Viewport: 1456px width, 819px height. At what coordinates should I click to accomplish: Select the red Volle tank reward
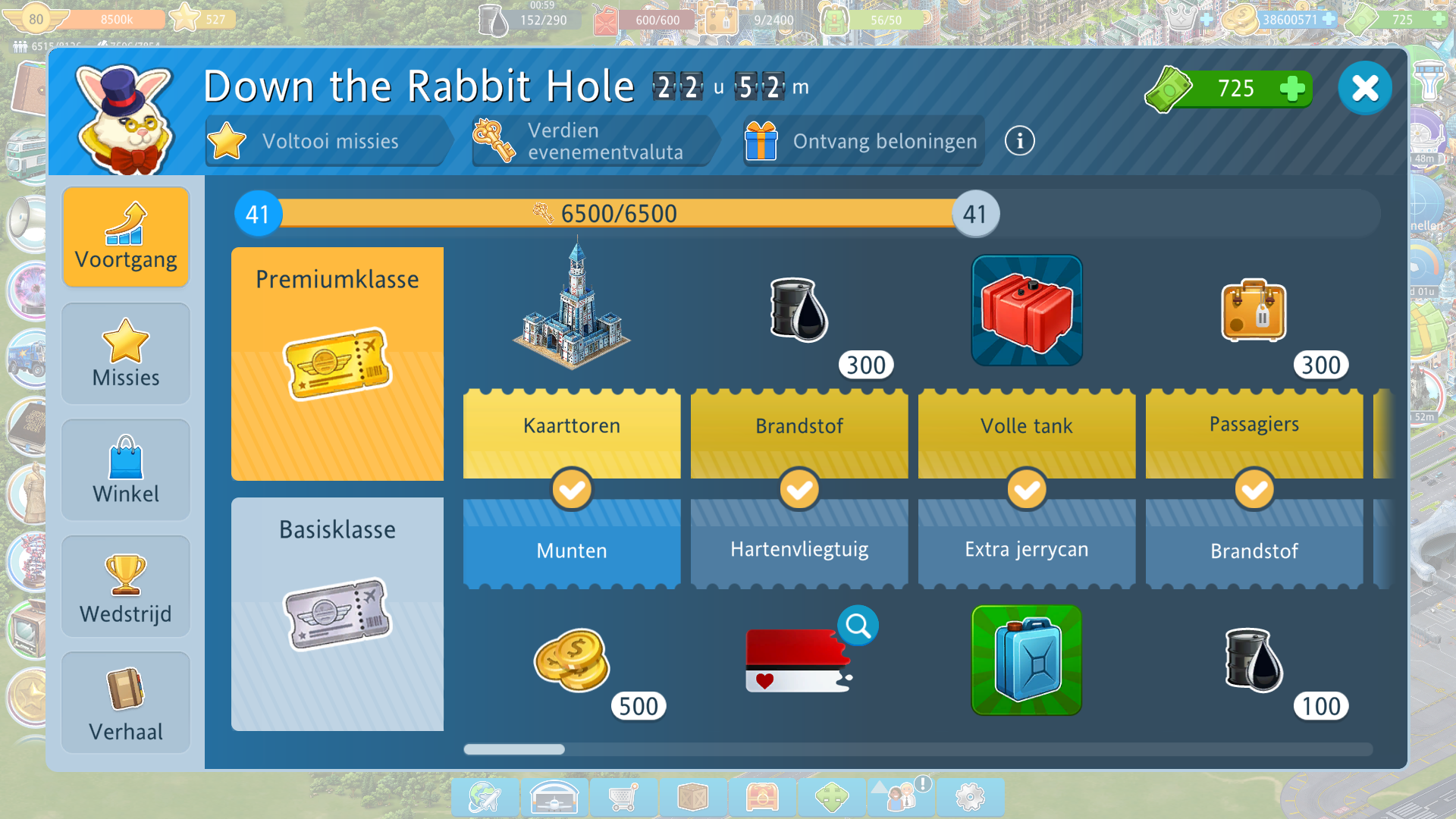1027,310
